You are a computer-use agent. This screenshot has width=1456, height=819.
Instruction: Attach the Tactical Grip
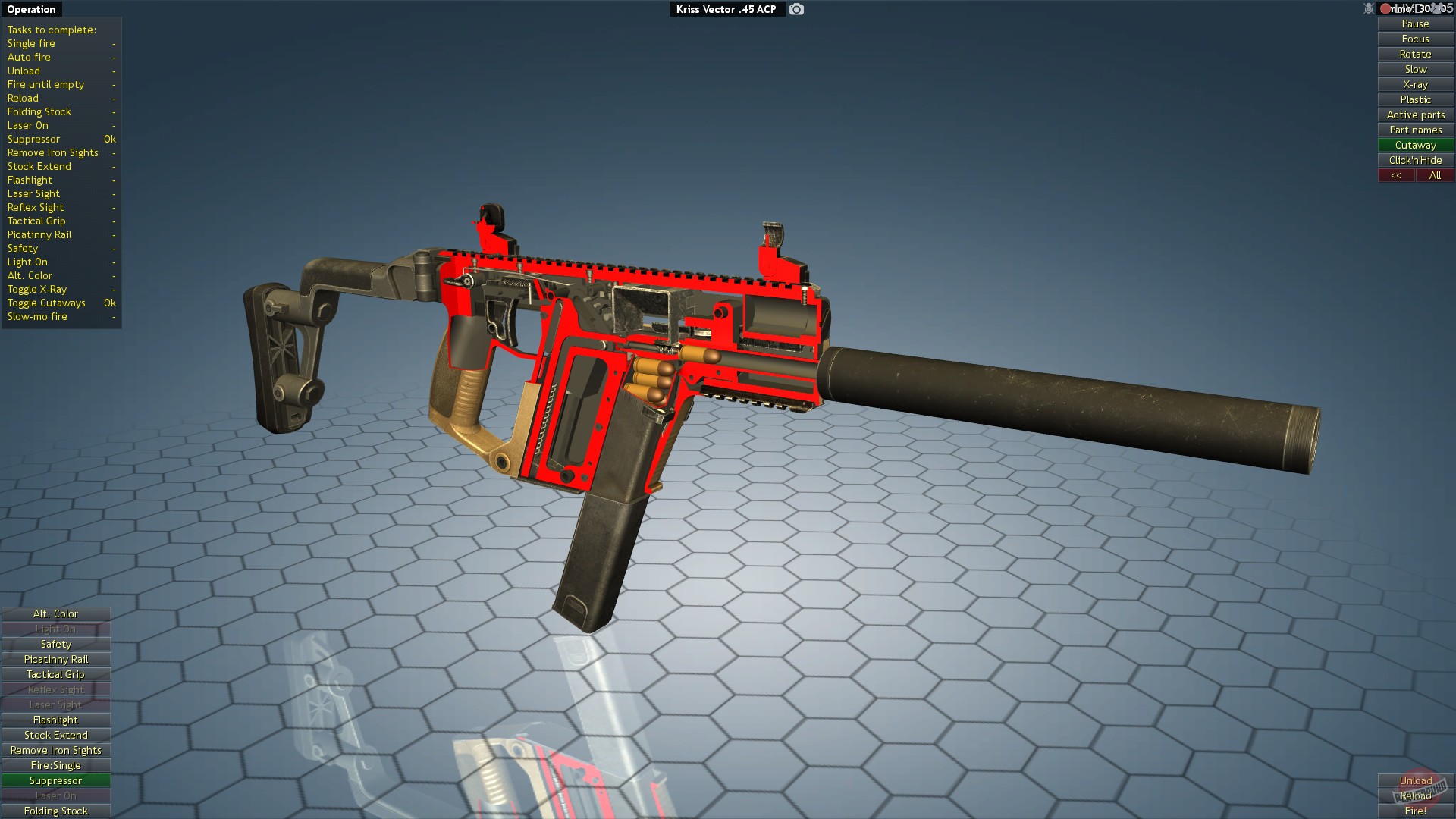[55, 674]
